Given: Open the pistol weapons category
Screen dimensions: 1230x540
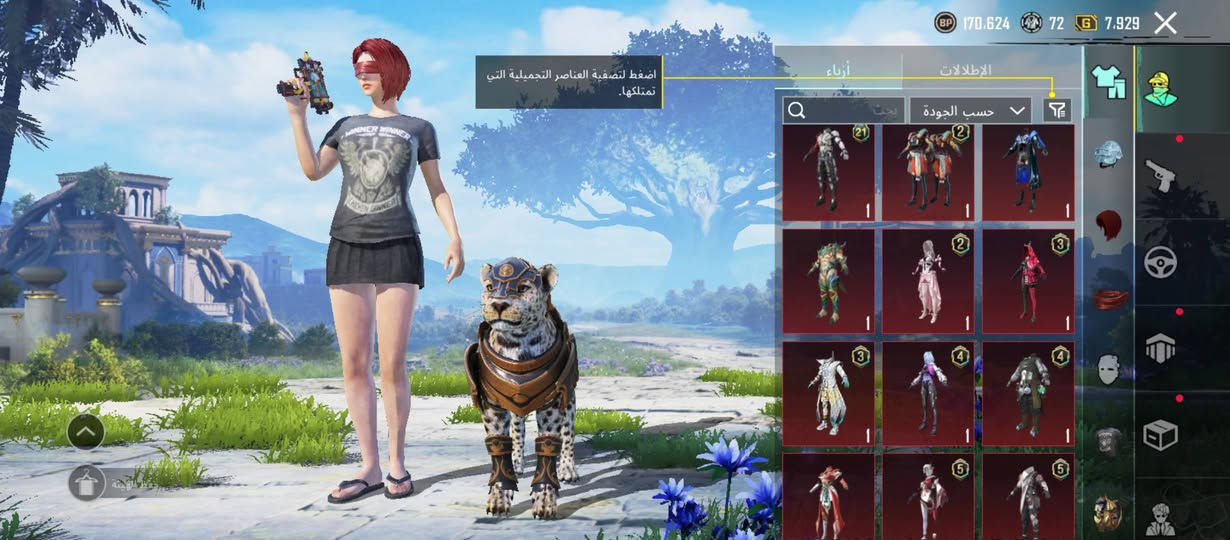Looking at the screenshot, I should [x=1161, y=174].
